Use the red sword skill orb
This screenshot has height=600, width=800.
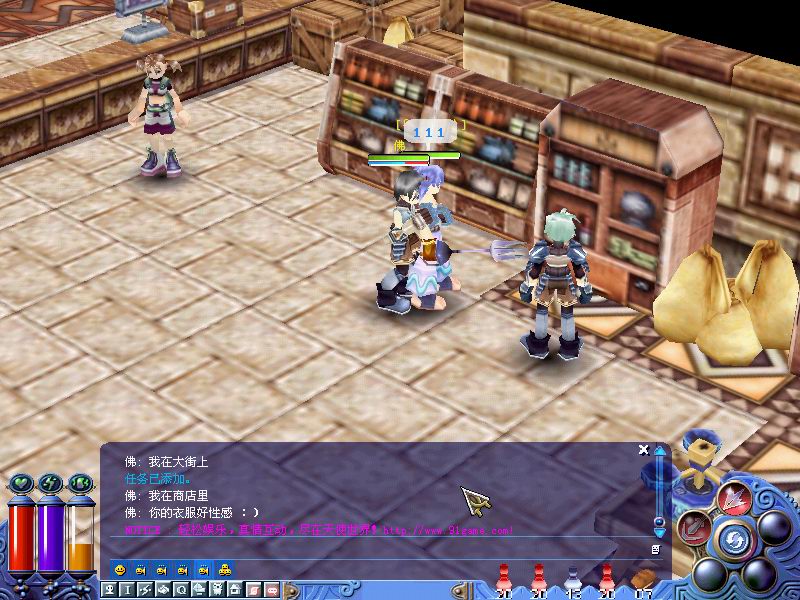[x=692, y=527]
